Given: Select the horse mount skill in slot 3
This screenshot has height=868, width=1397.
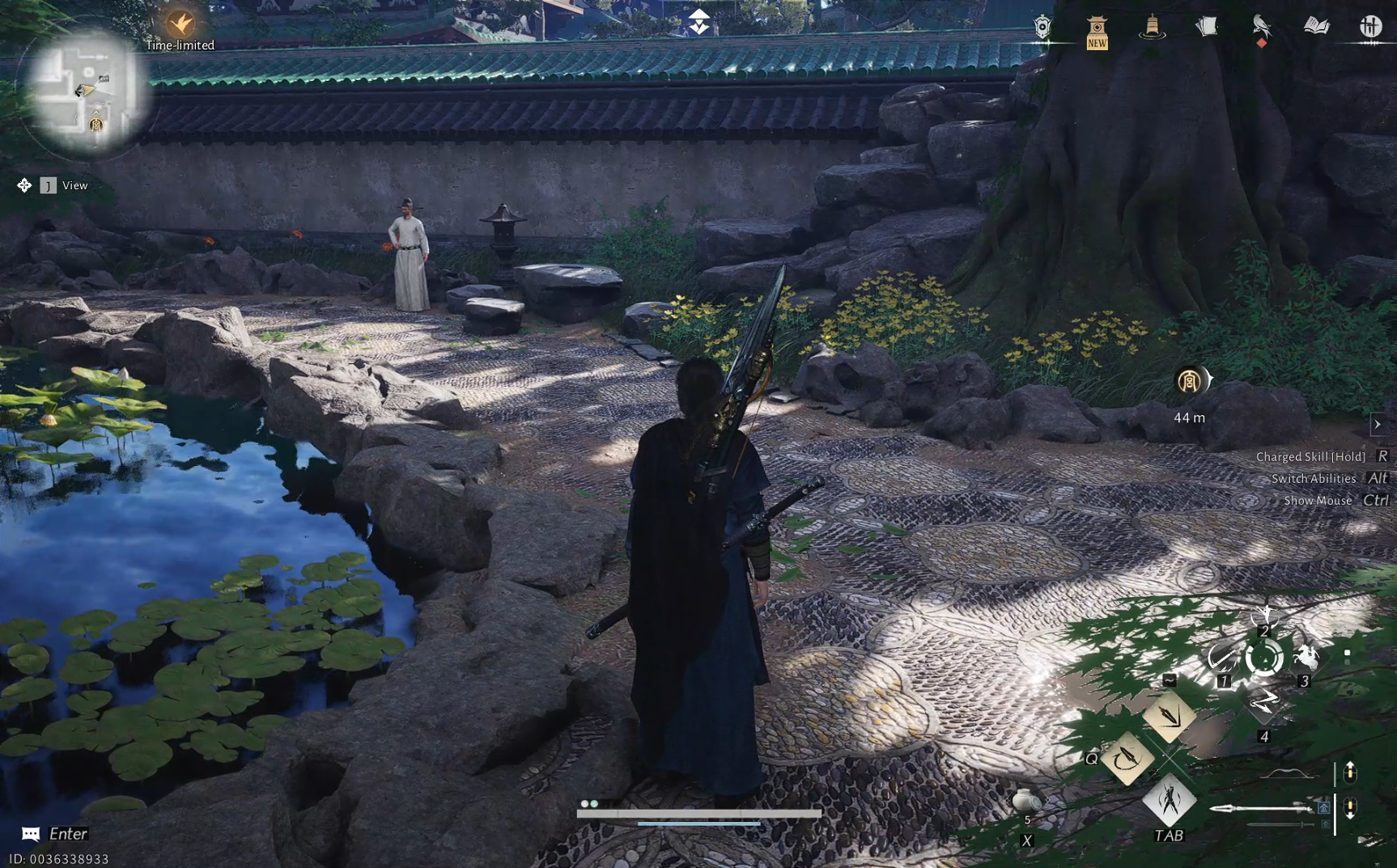Looking at the screenshot, I should [1306, 657].
